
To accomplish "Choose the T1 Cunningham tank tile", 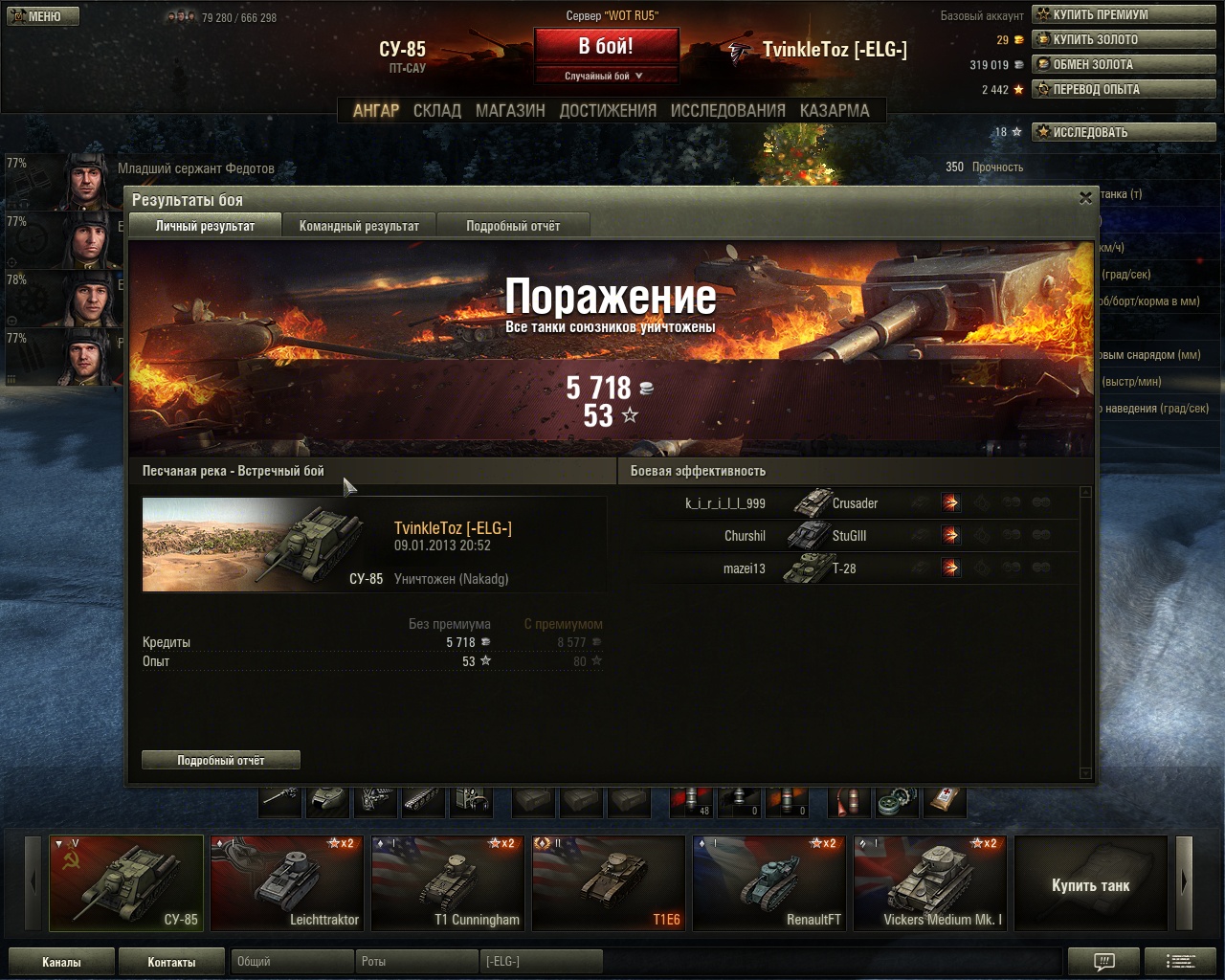I will coord(448,882).
